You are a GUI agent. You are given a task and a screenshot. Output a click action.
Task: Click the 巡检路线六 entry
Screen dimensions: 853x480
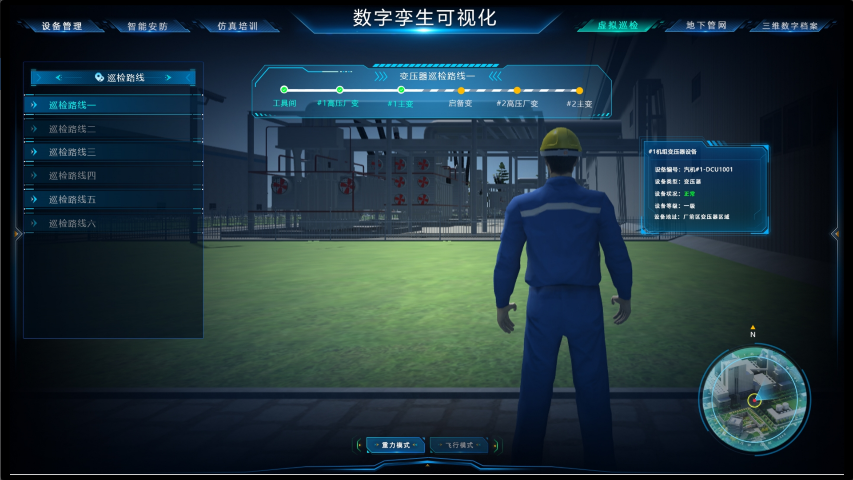(113, 223)
